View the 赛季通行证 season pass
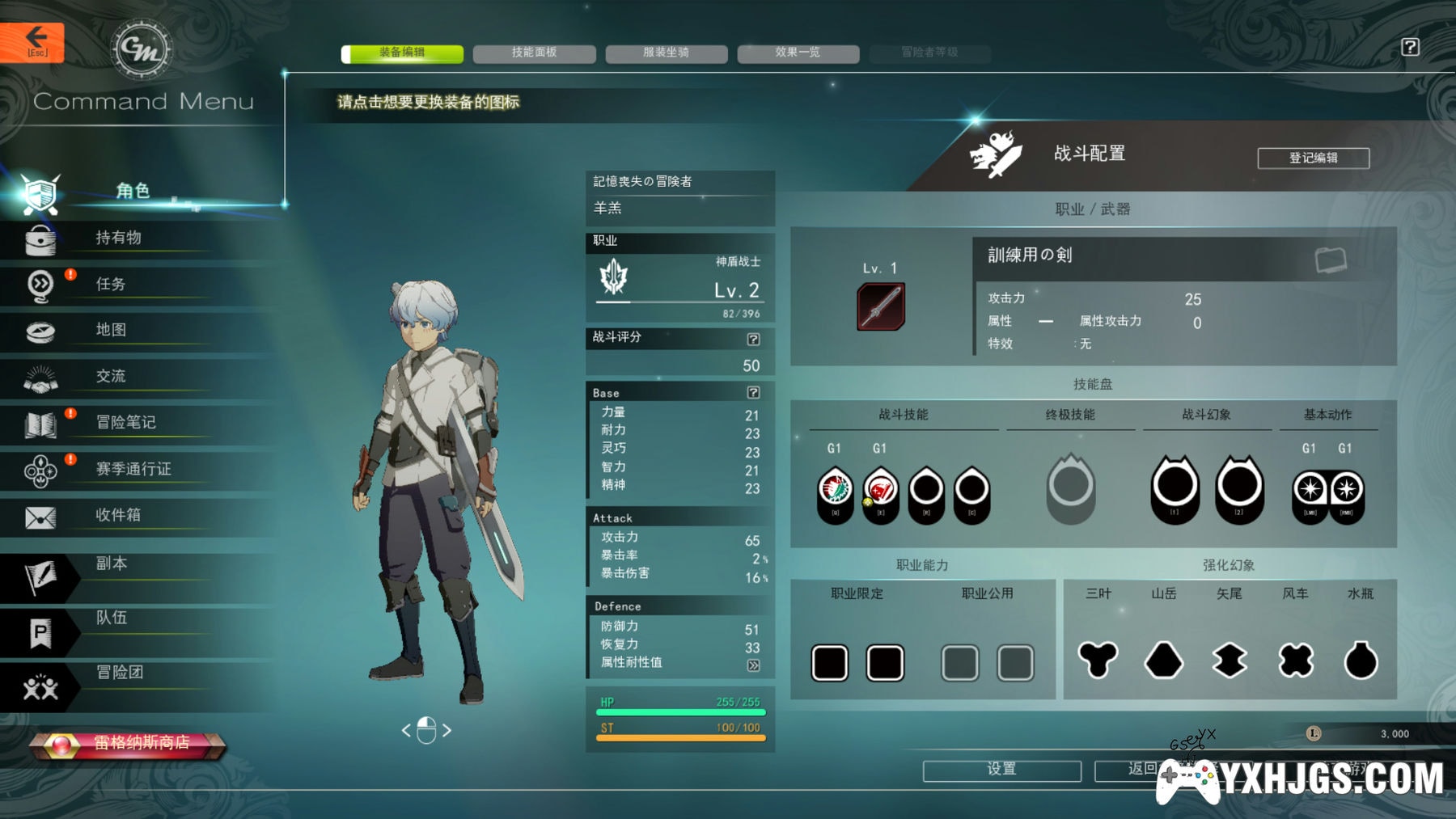 pyautogui.click(x=133, y=470)
